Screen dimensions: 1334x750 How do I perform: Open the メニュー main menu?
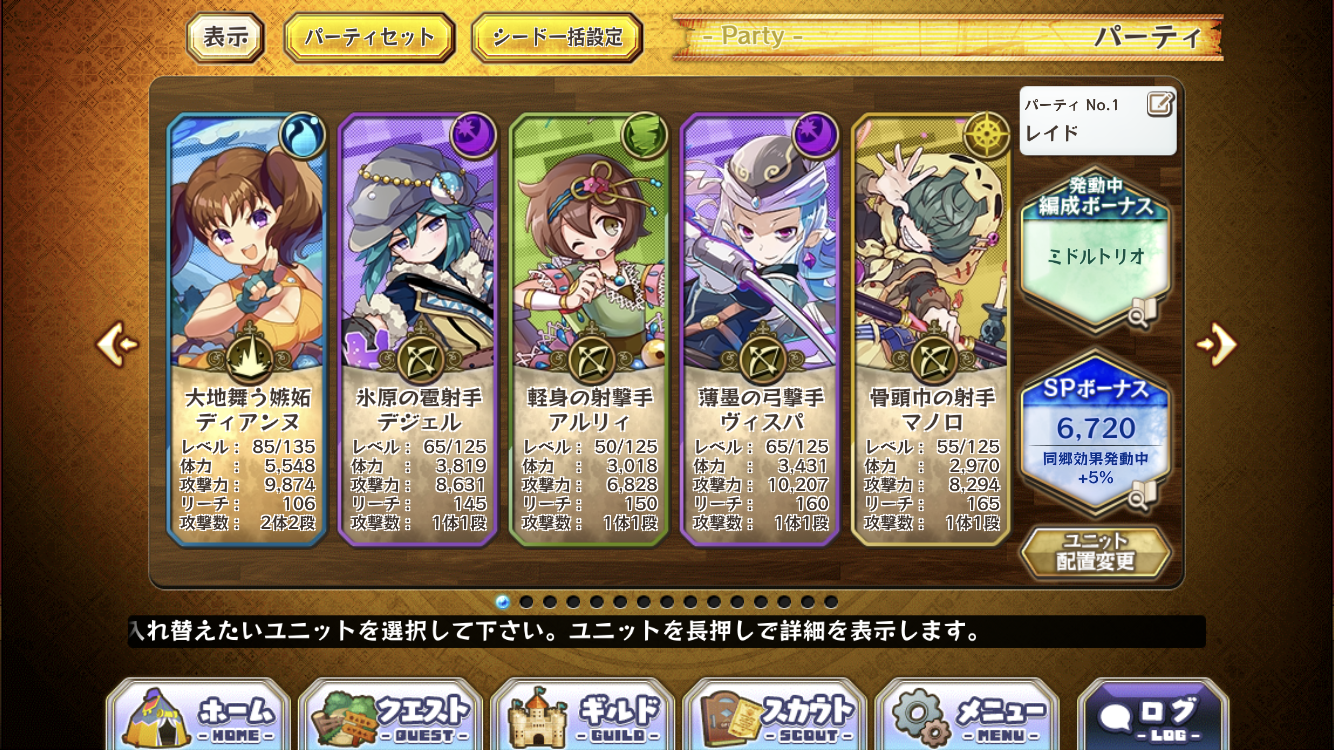pos(967,716)
